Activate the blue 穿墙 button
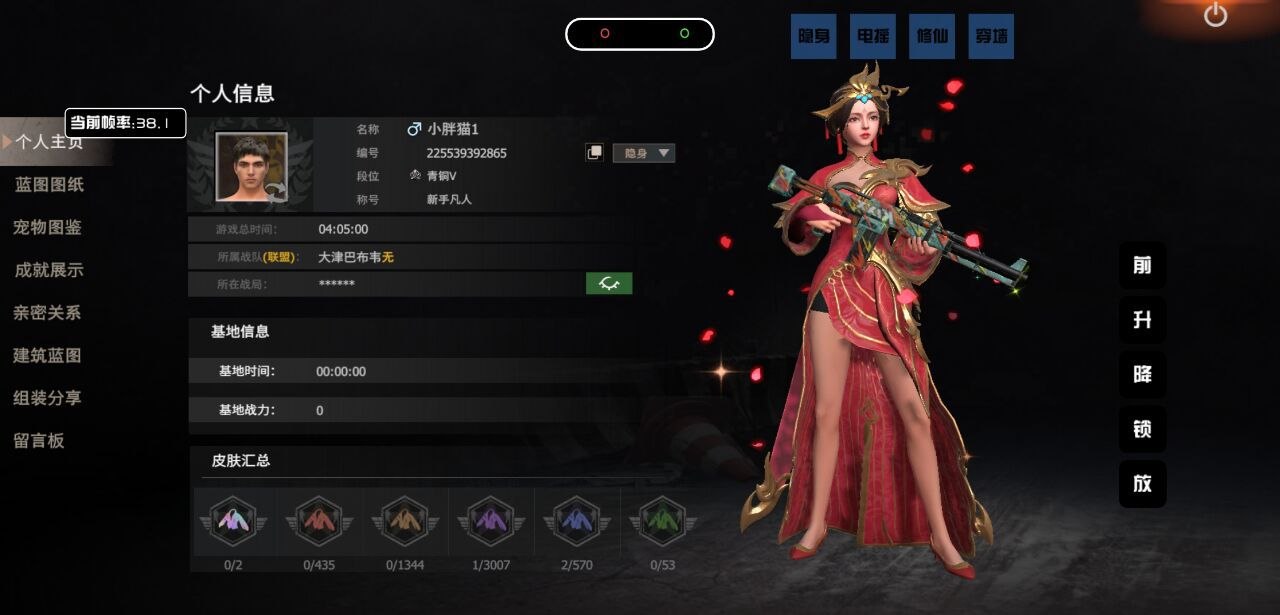Viewport: 1280px width, 615px height. point(991,36)
